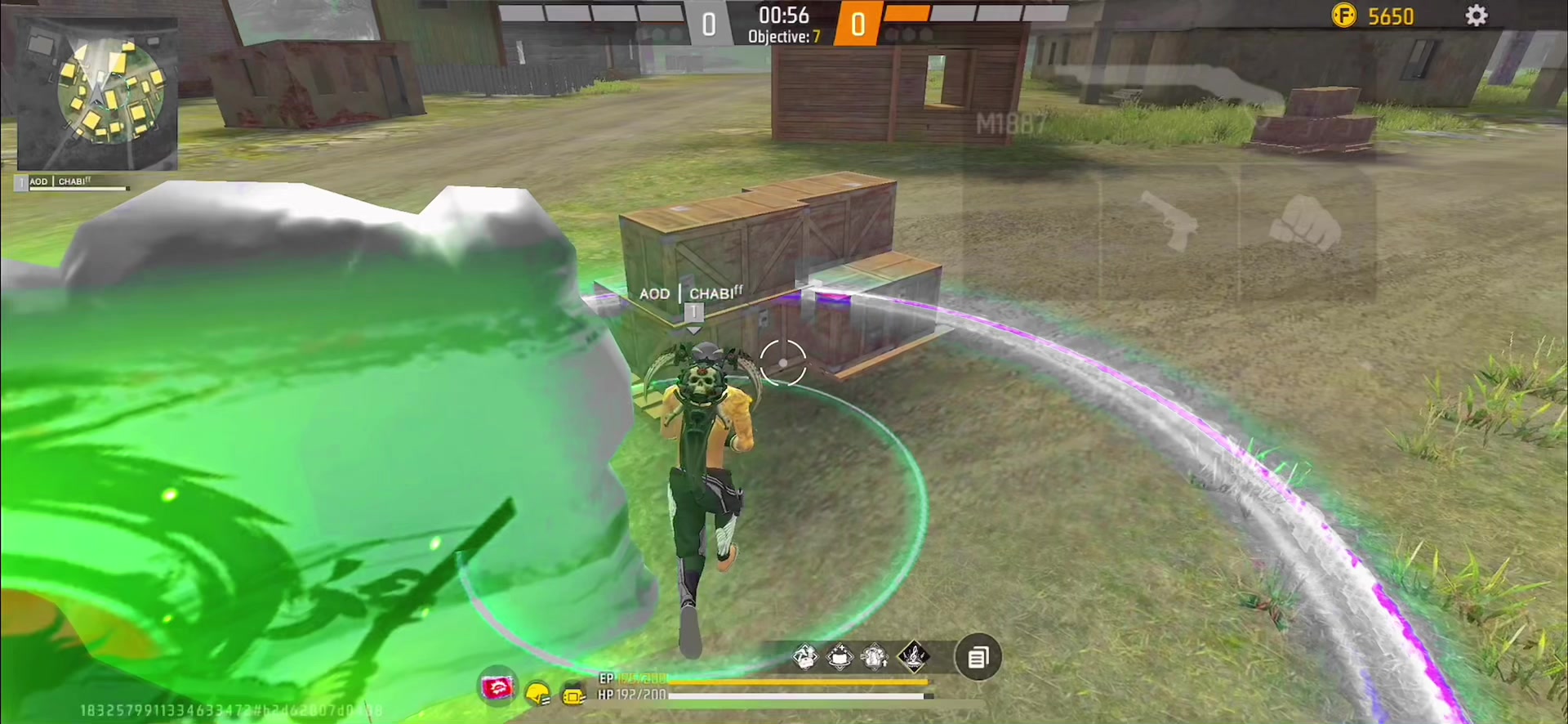
Task: Tap the circular minimap
Action: pos(111,92)
